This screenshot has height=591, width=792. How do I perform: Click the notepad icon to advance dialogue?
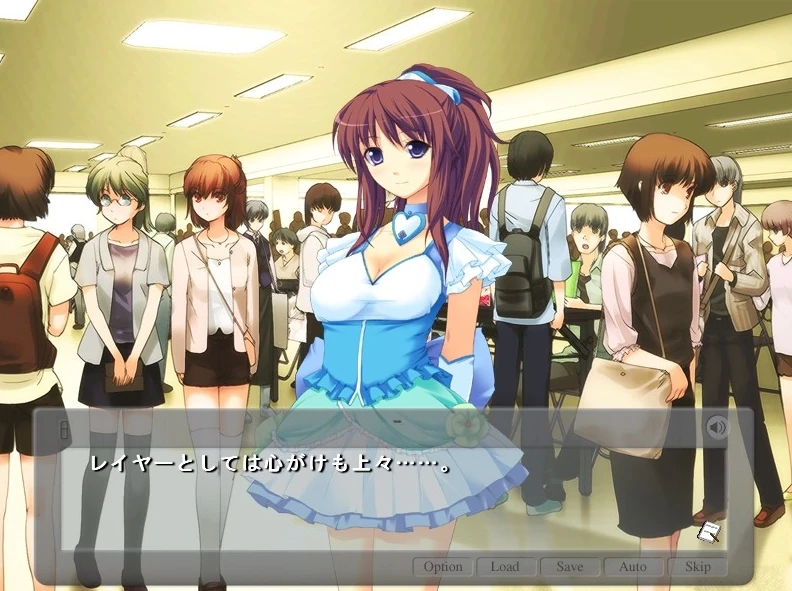710,532
